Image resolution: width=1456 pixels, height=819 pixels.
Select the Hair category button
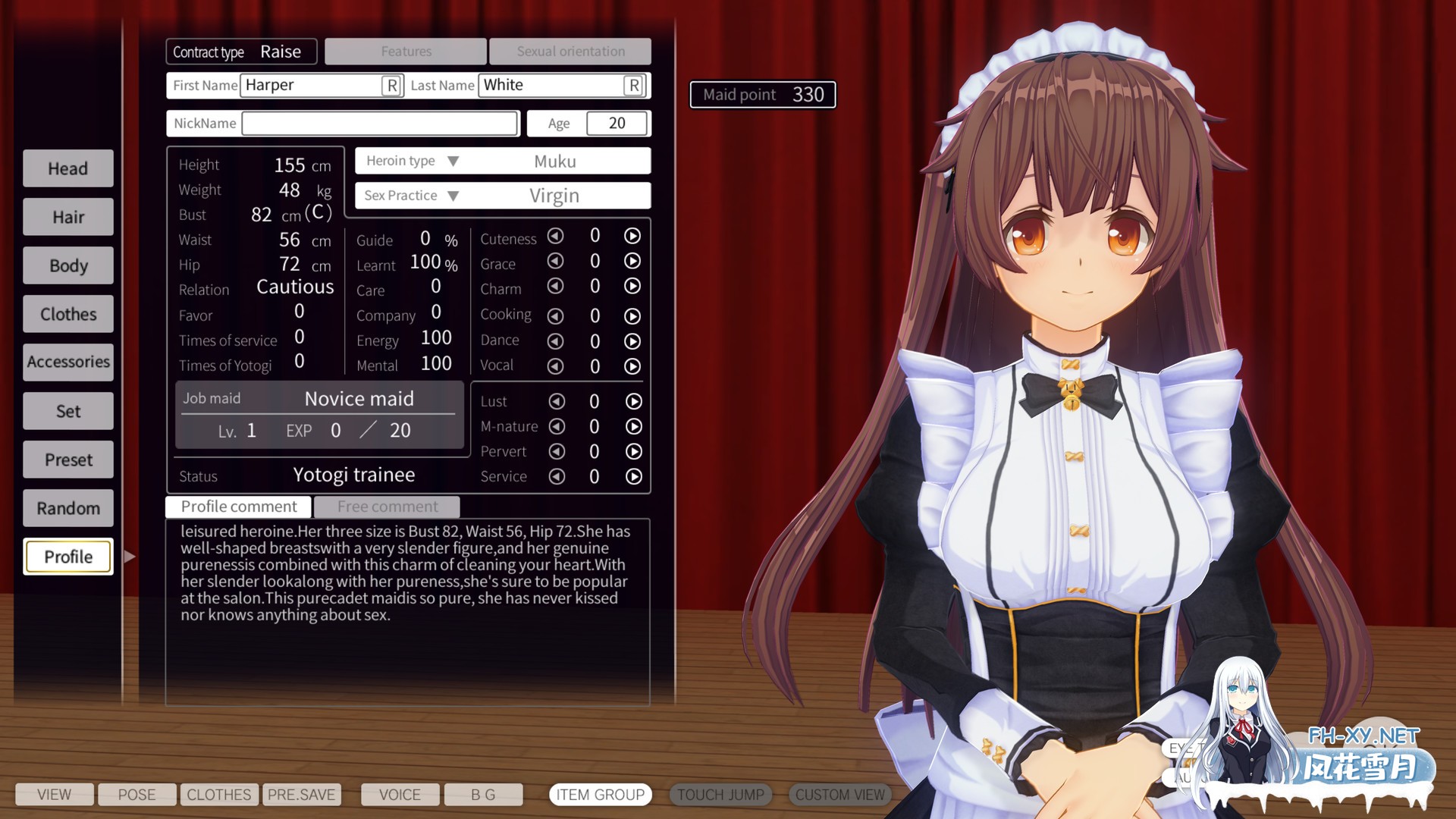click(x=68, y=217)
